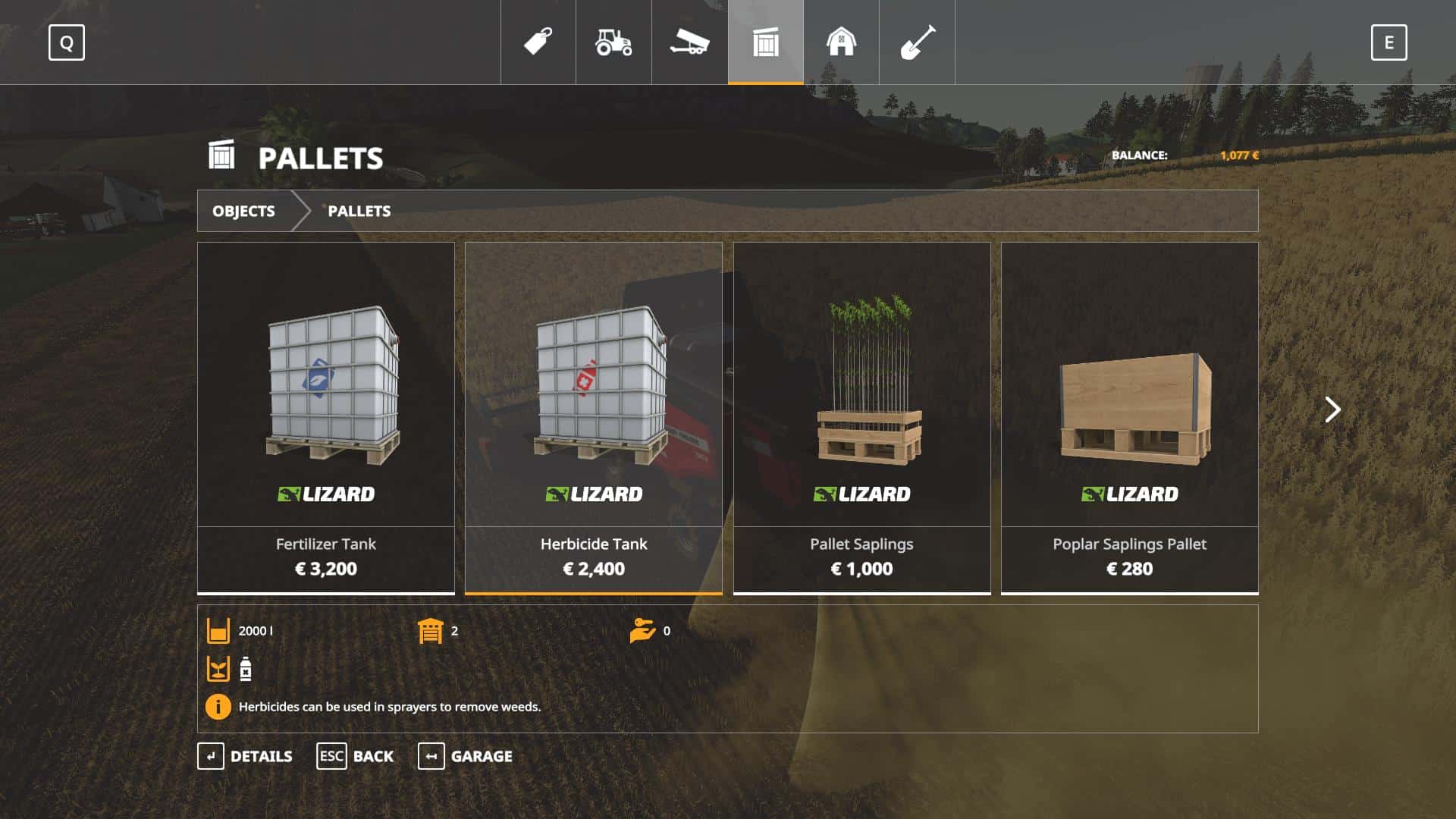Show next page with right arrow
This screenshot has width=1456, height=819.
pos(1332,409)
